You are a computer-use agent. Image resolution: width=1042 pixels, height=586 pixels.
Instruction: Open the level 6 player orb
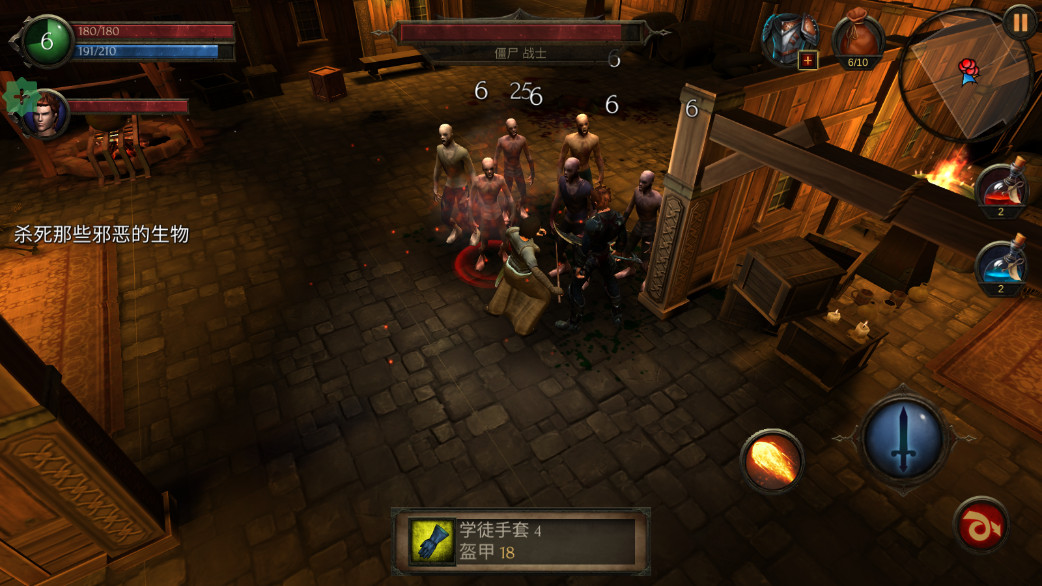45,41
